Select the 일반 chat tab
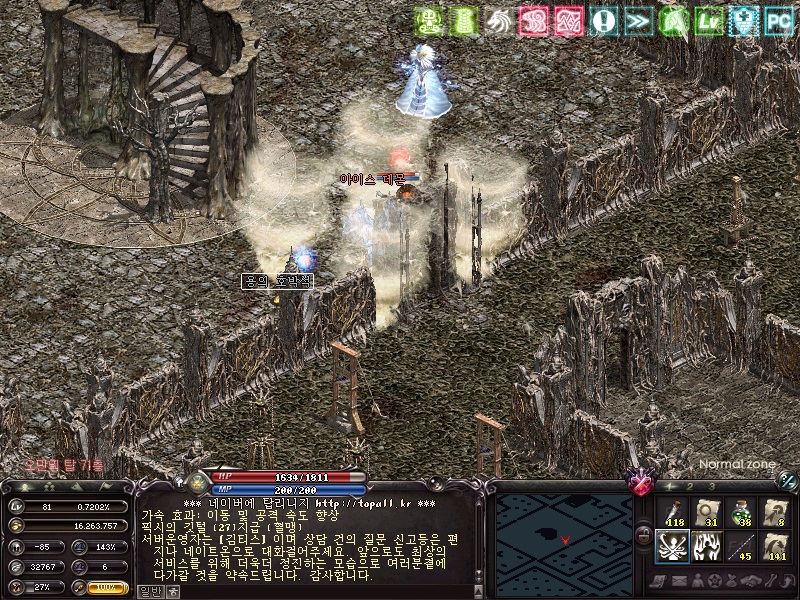The height and width of the screenshot is (600, 800). pos(148,591)
